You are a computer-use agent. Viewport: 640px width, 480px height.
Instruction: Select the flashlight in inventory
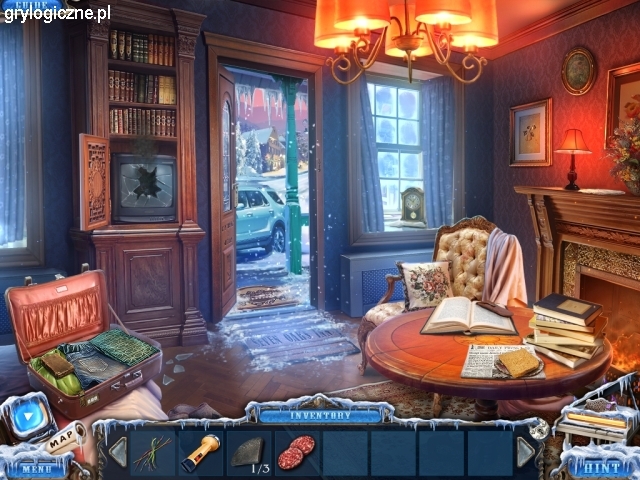(201, 451)
